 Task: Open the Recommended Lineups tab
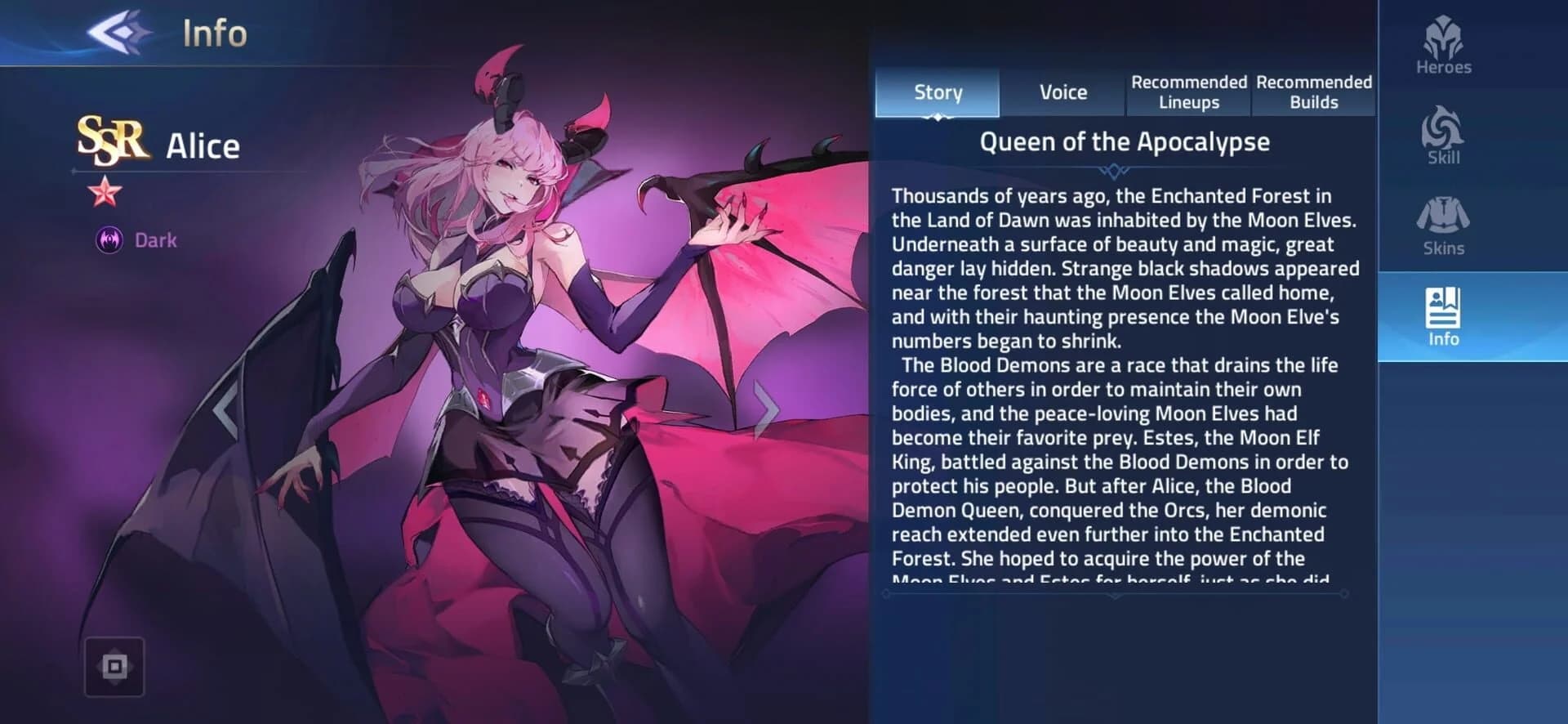tap(1188, 92)
